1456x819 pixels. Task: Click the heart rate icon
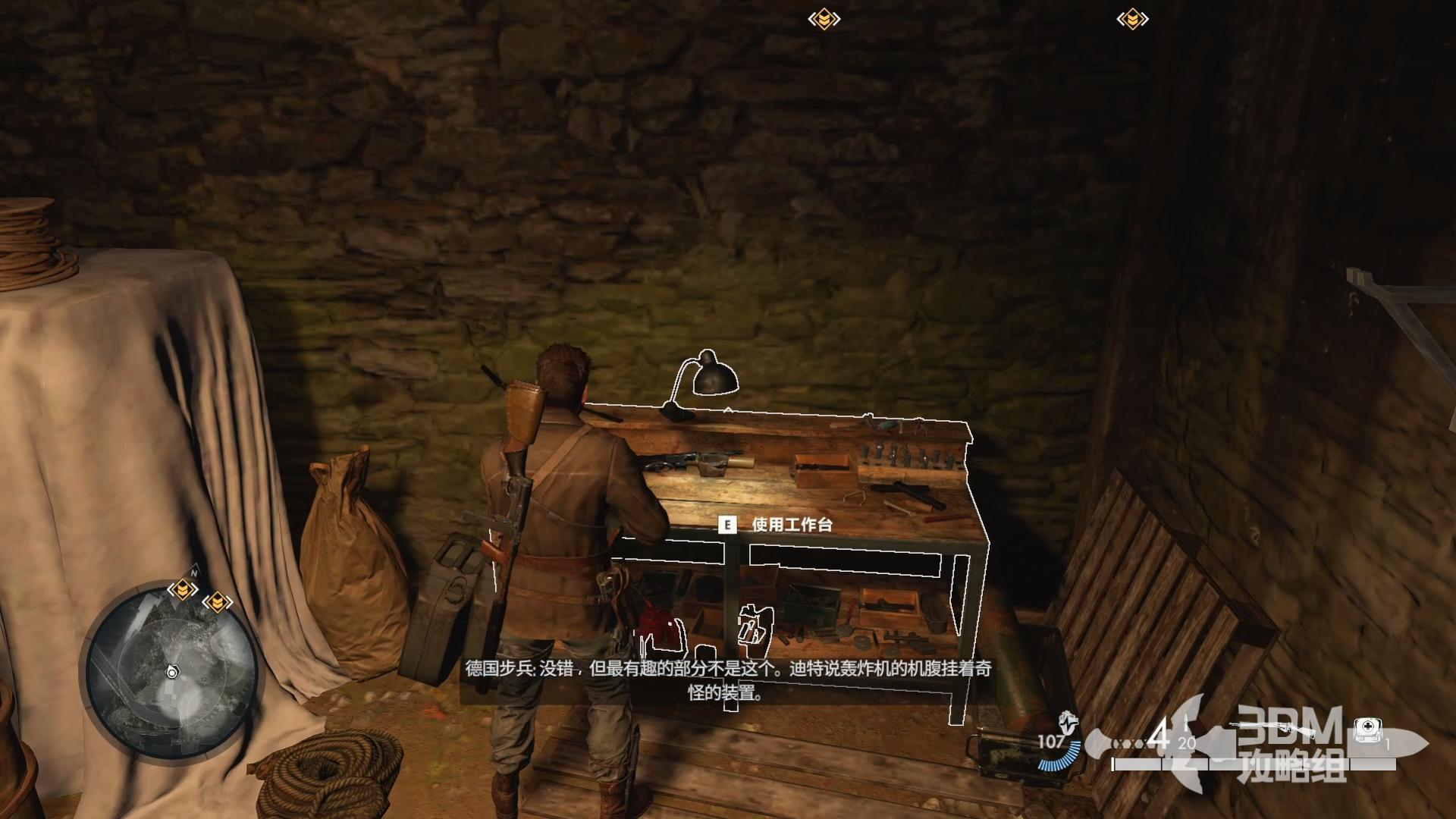pos(1068,720)
